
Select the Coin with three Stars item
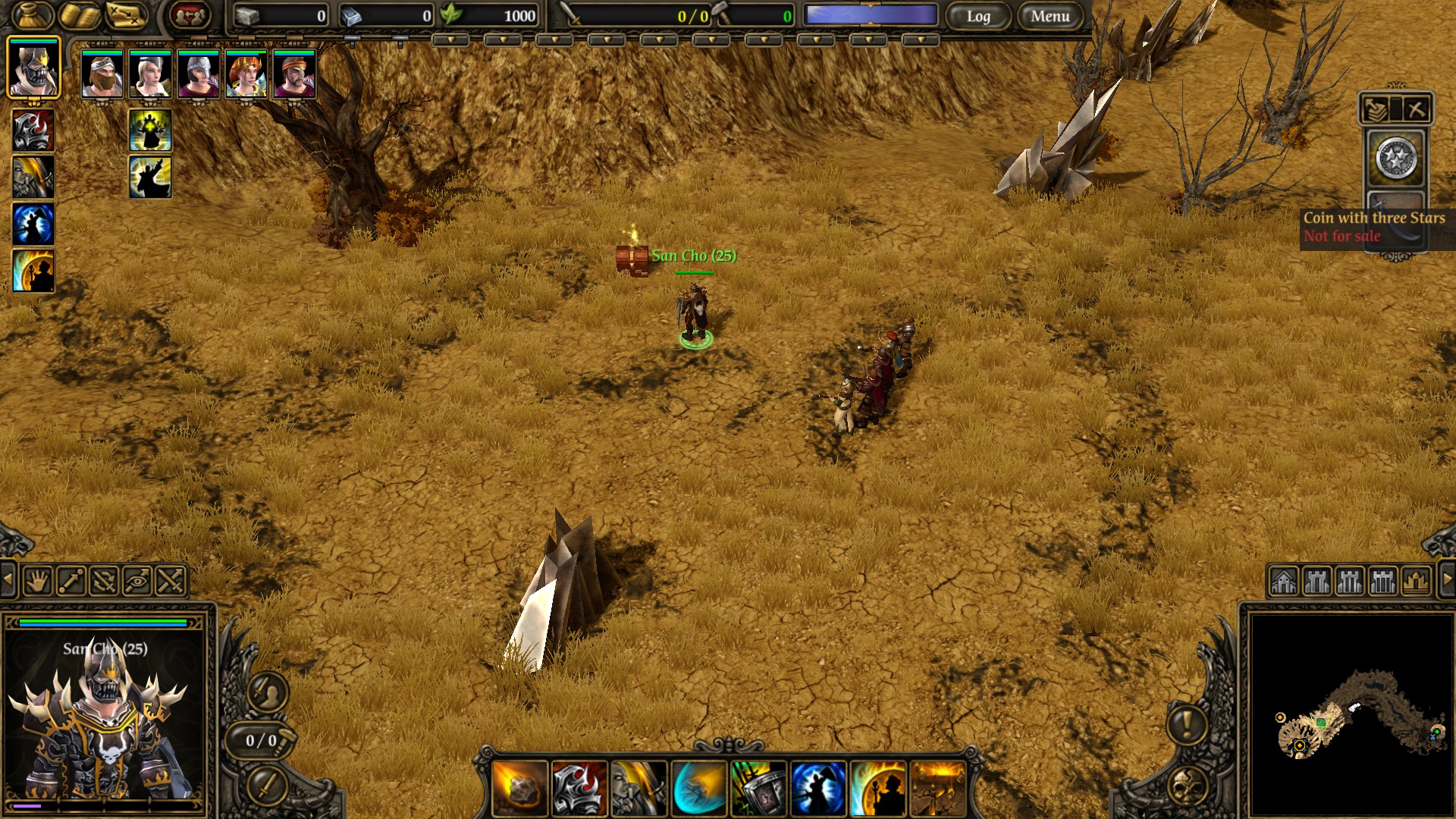click(1396, 159)
